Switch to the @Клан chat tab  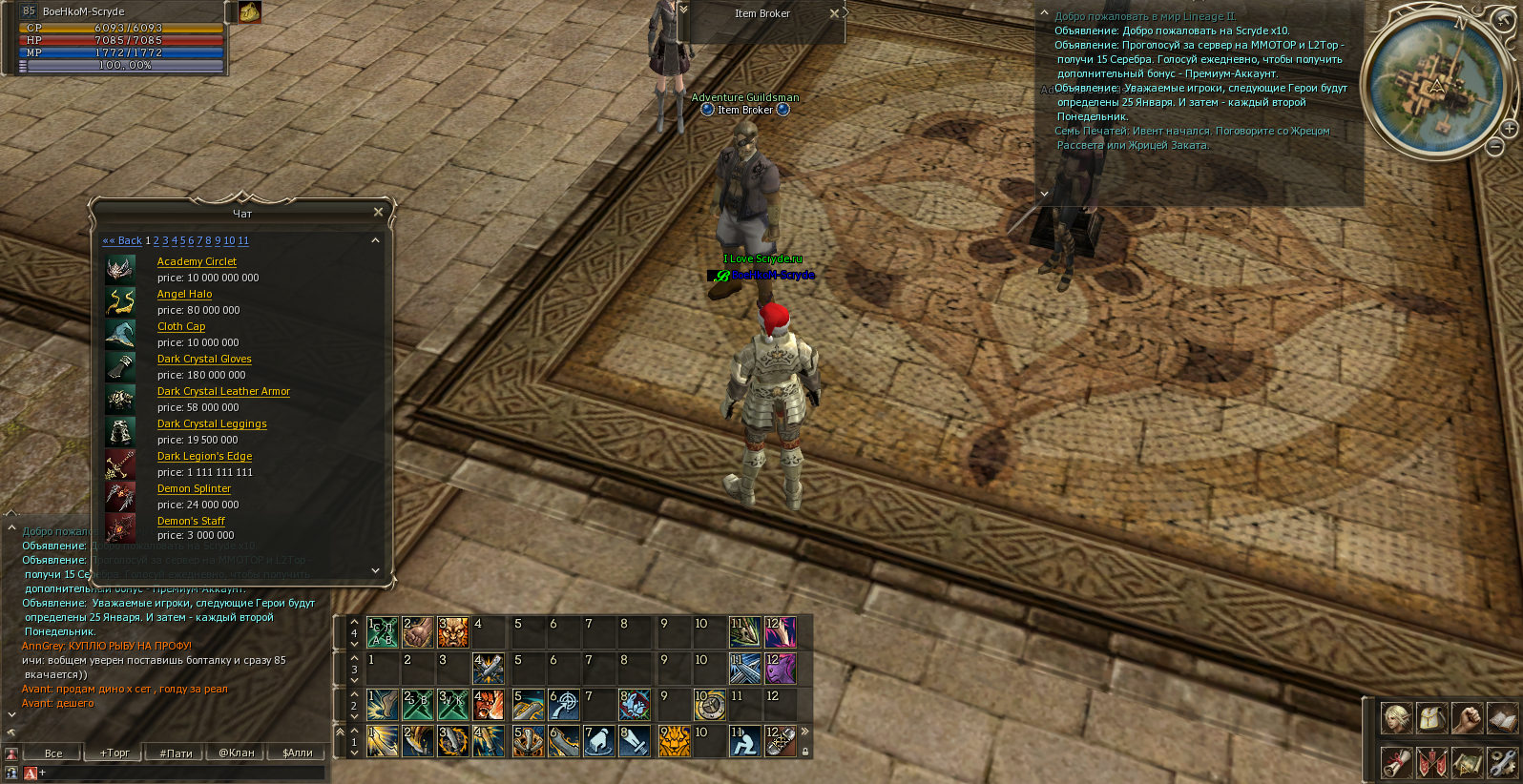(237, 753)
